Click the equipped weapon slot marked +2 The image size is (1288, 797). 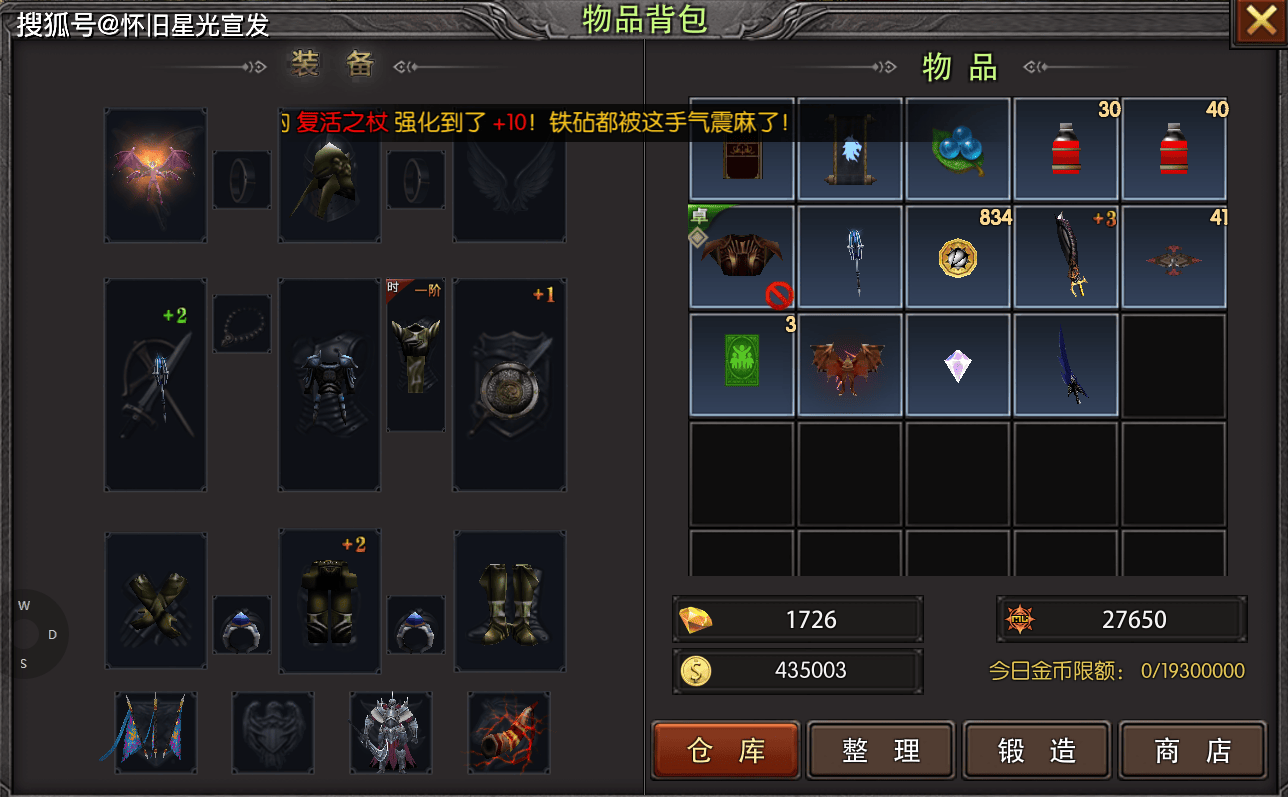156,385
